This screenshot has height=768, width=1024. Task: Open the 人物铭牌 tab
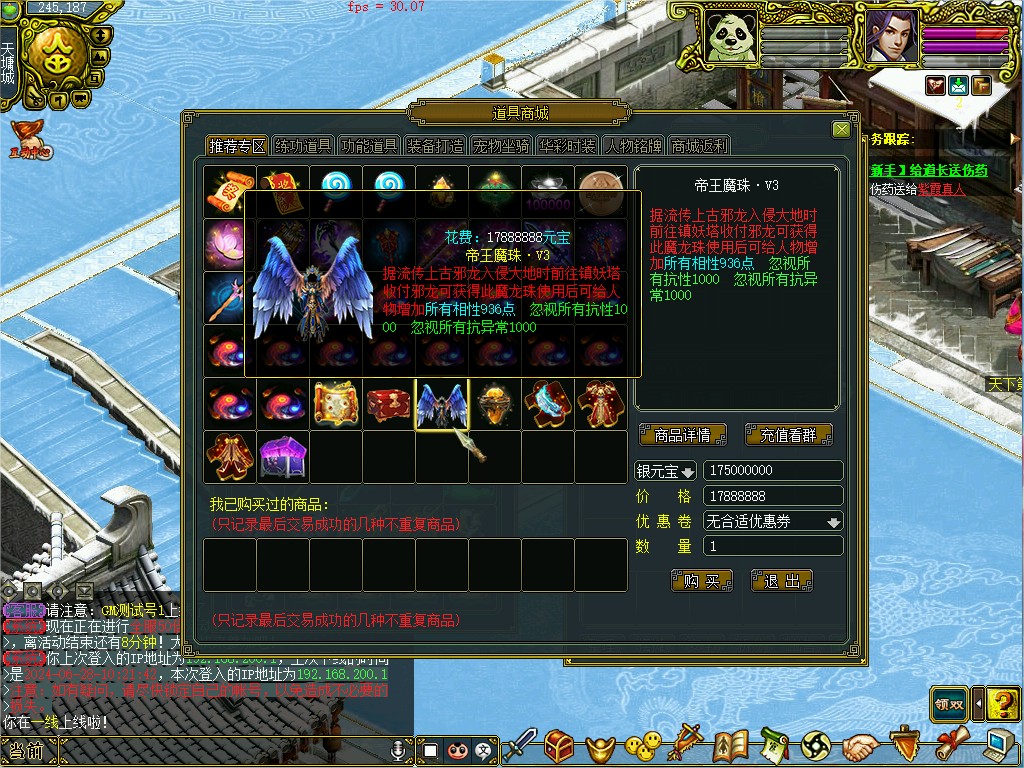click(633, 146)
